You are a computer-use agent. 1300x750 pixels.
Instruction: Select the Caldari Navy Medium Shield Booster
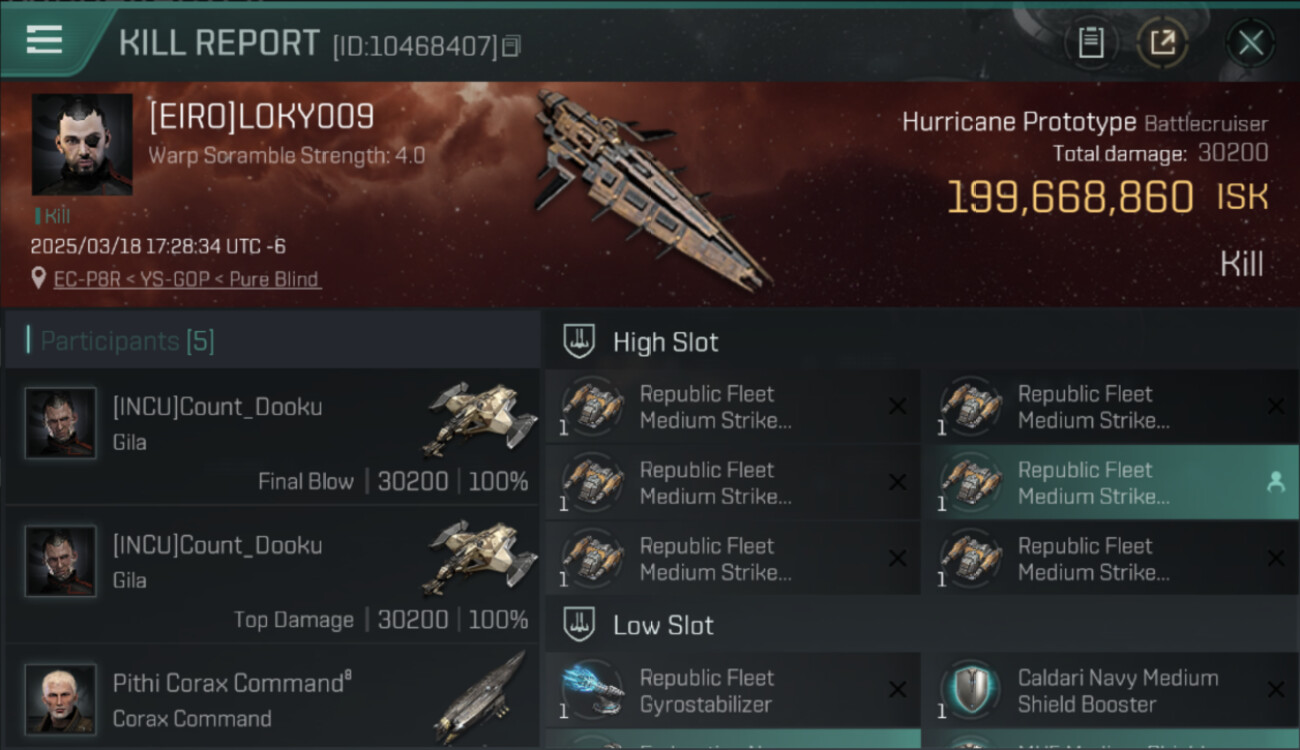(x=1110, y=691)
